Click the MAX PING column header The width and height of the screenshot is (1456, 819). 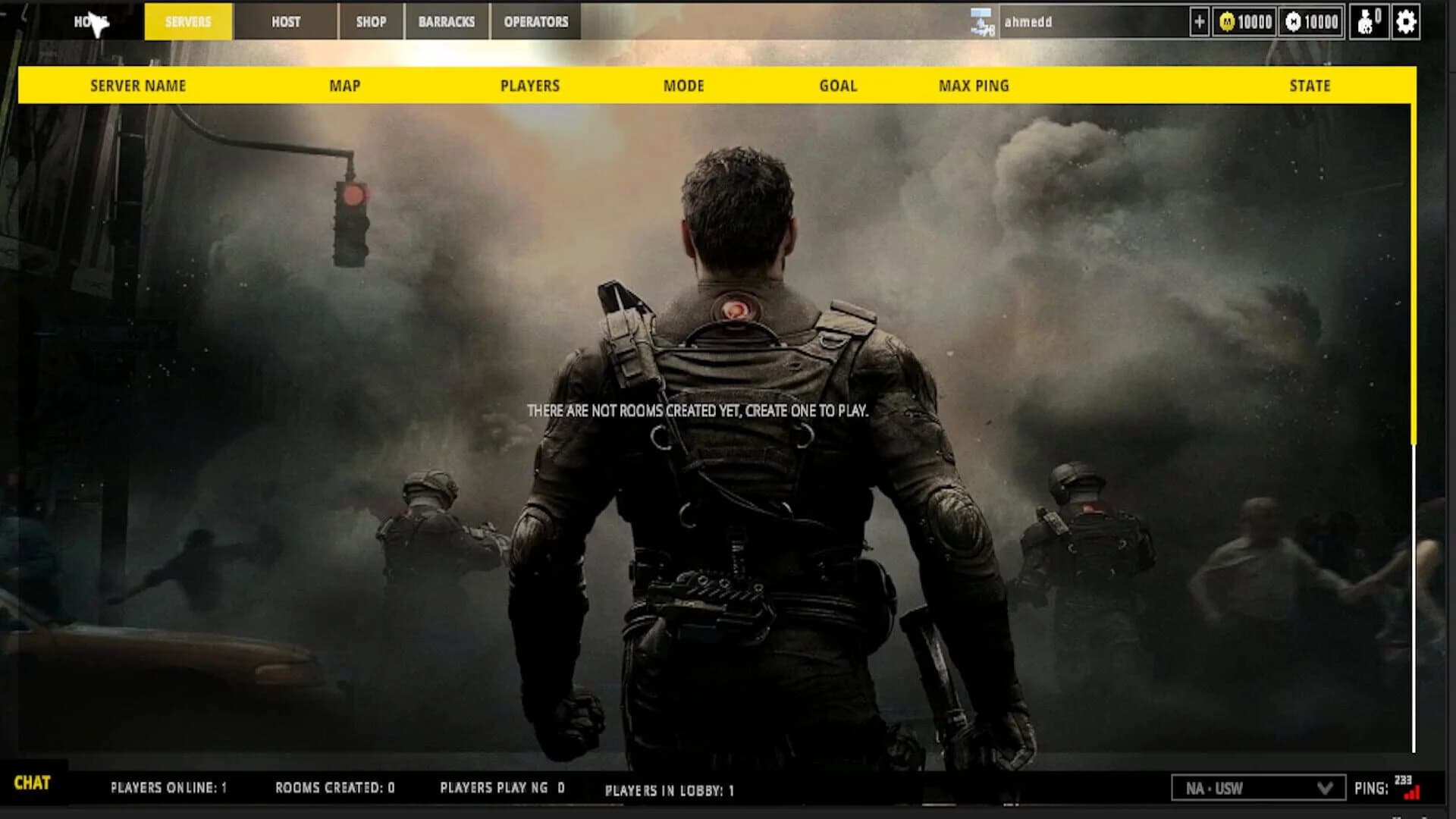(x=973, y=86)
